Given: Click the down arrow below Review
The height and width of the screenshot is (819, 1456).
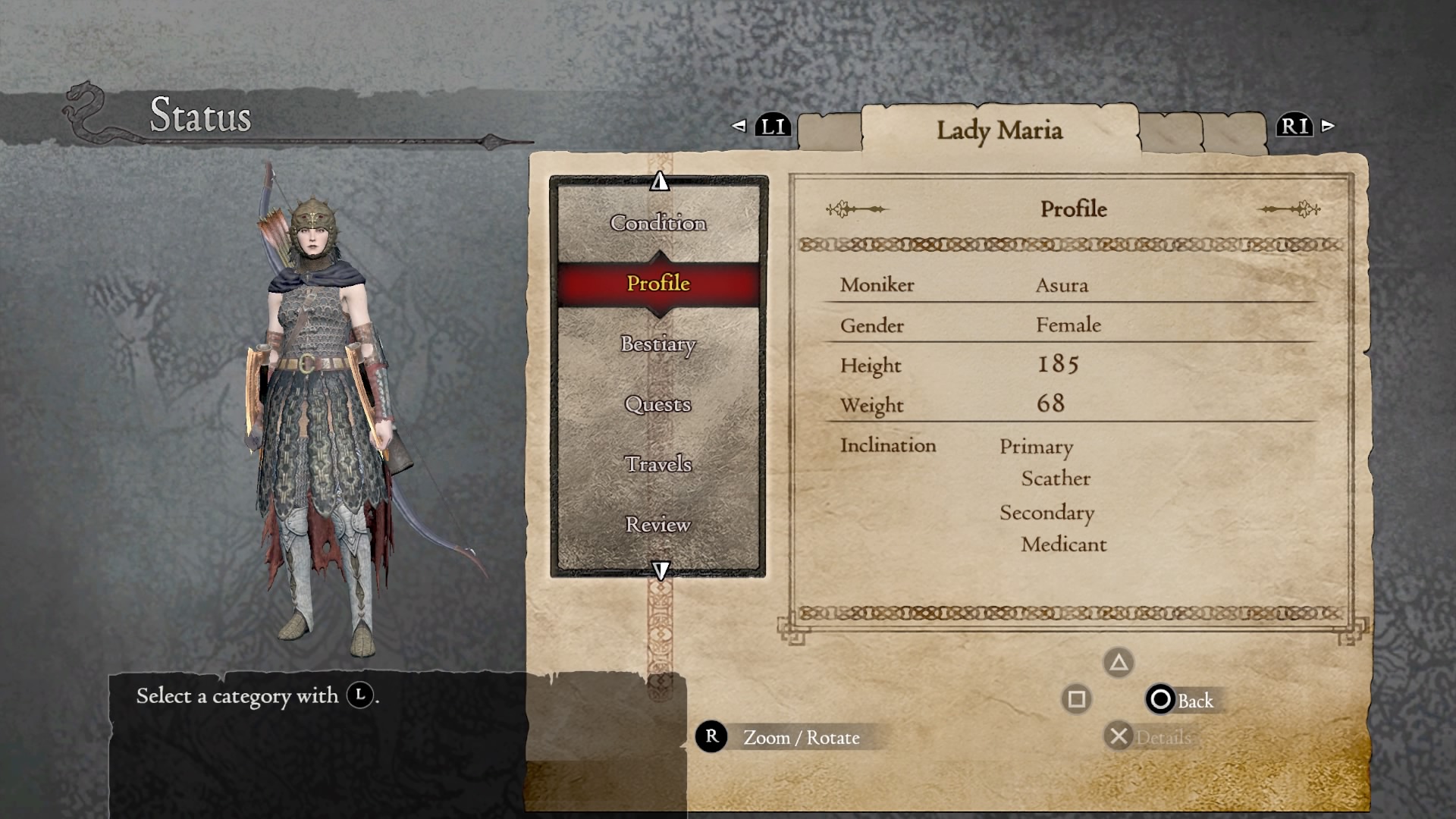Looking at the screenshot, I should [x=661, y=570].
